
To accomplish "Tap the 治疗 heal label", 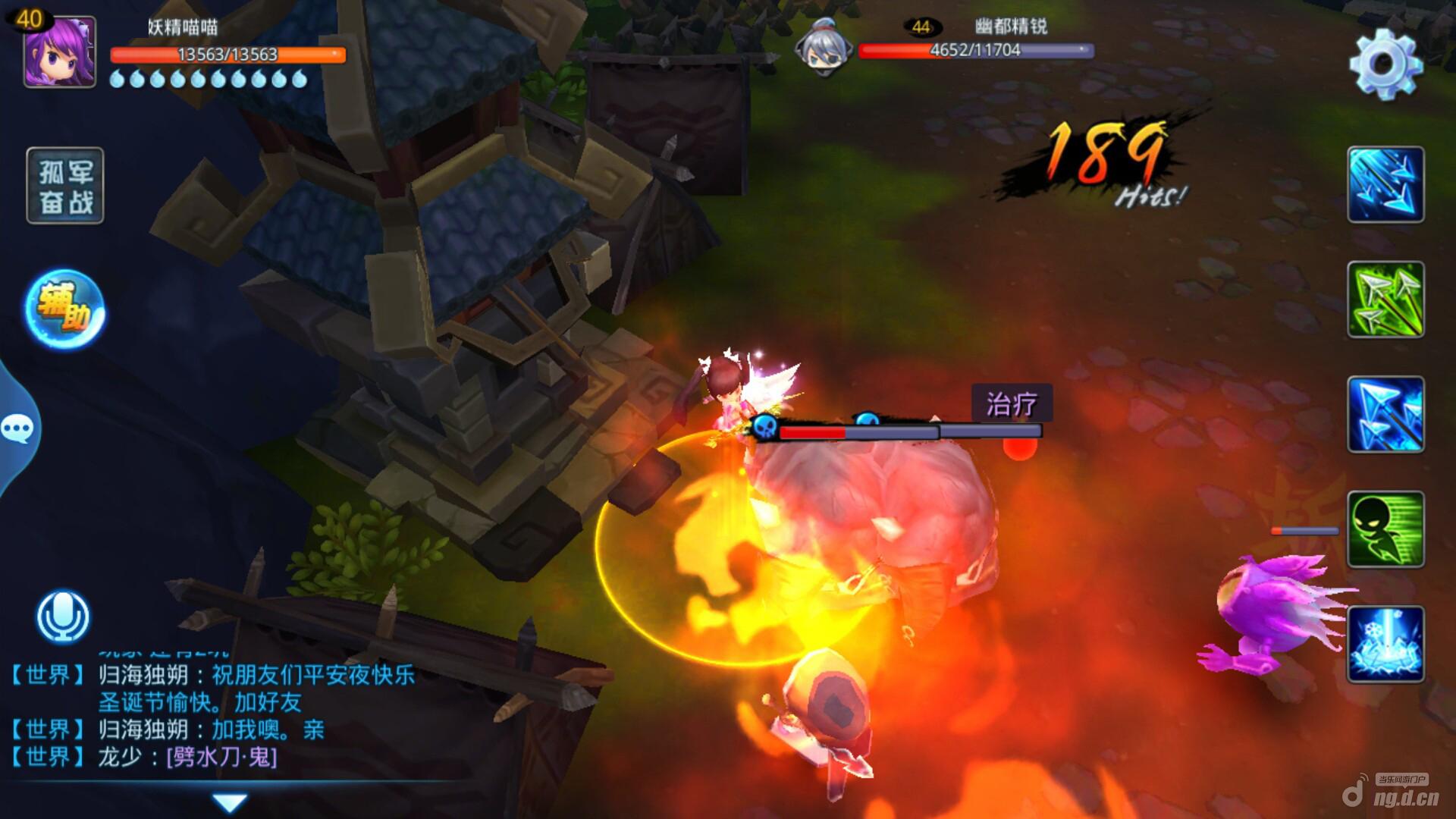I will tap(1012, 403).
